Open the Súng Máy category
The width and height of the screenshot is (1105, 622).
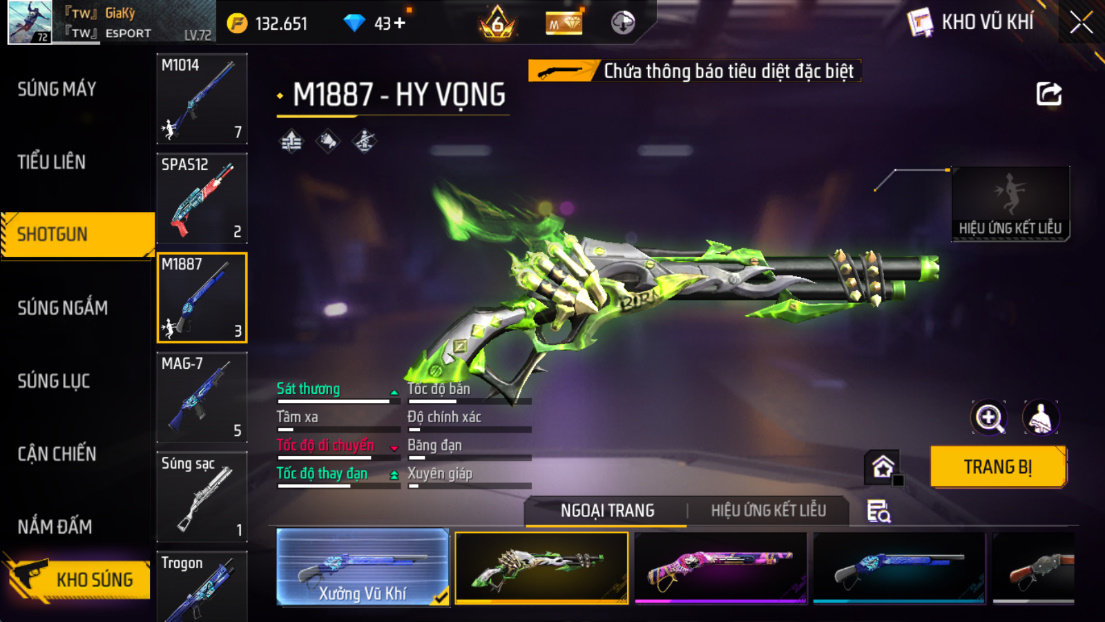pos(57,89)
